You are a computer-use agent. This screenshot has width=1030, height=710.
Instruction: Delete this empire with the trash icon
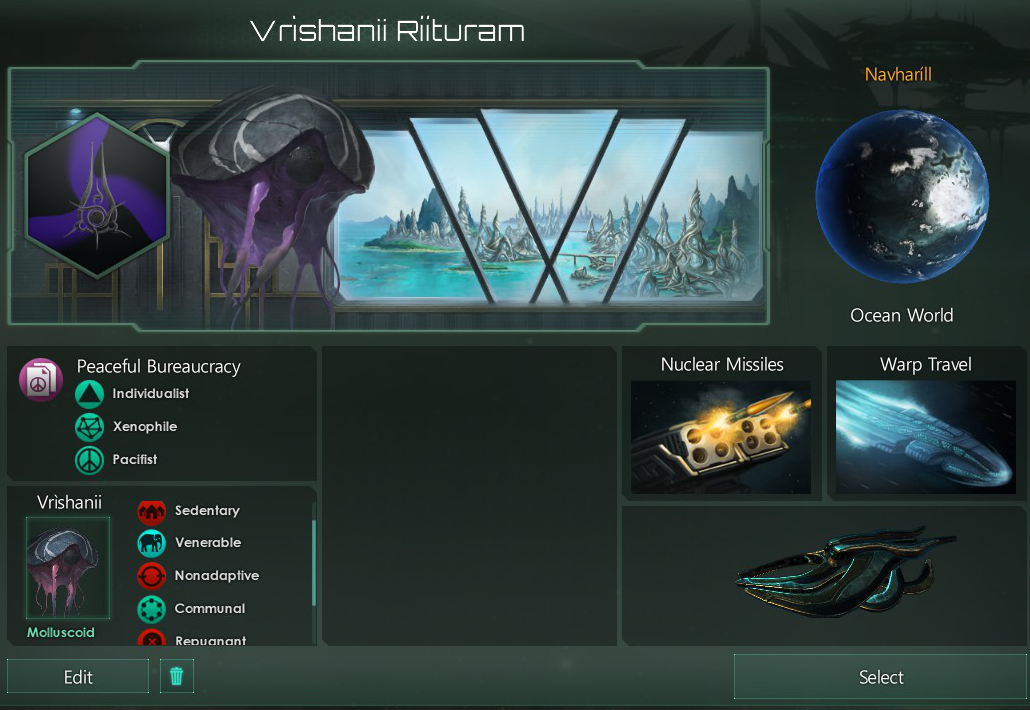coord(177,677)
